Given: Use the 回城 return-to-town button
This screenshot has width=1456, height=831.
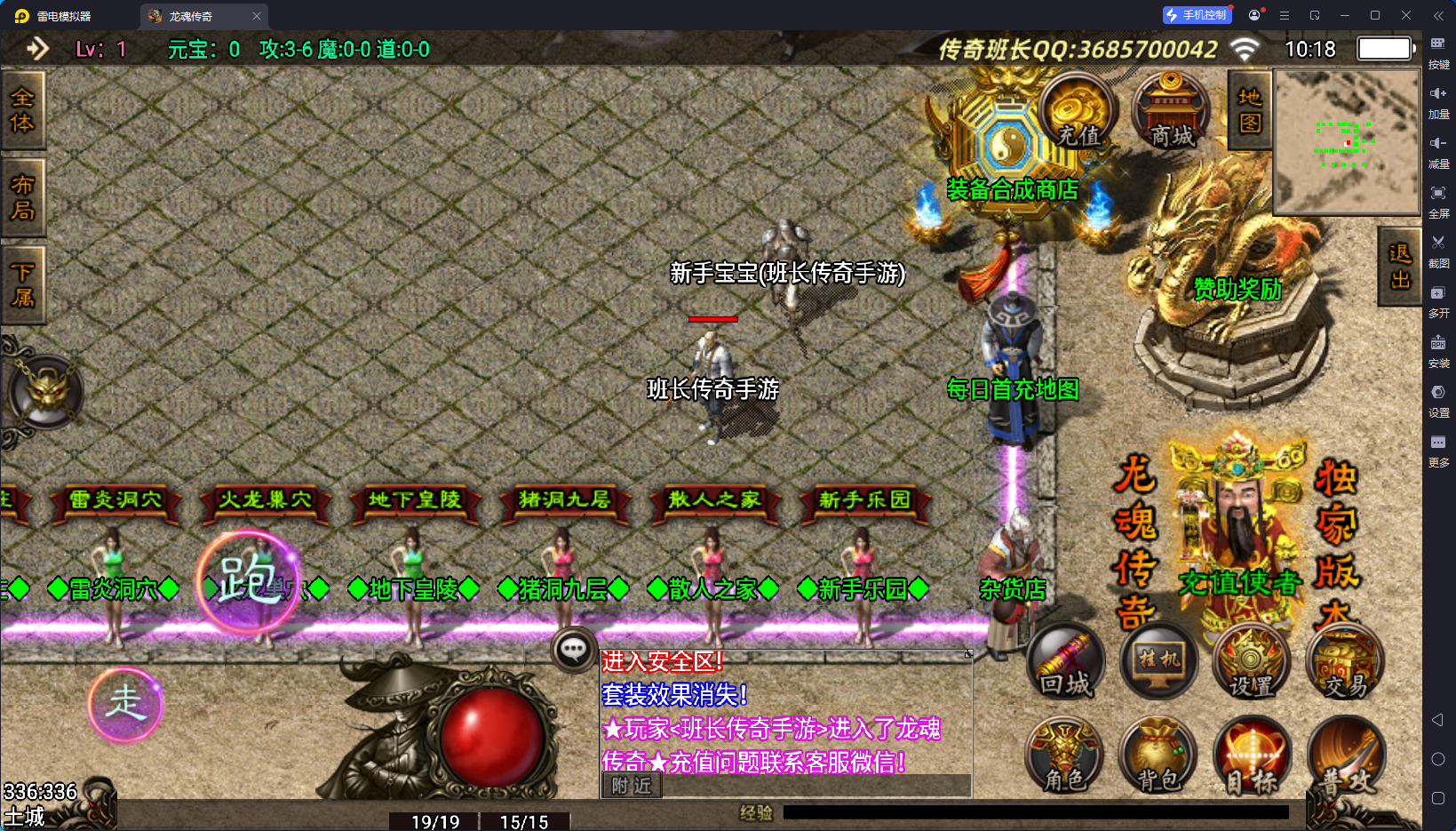Looking at the screenshot, I should pyautogui.click(x=1066, y=663).
